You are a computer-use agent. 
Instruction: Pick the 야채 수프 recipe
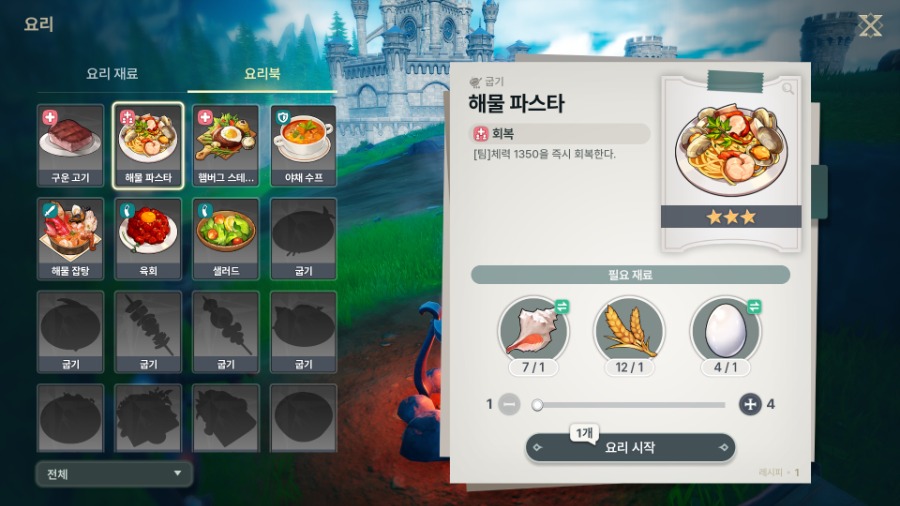coord(303,145)
